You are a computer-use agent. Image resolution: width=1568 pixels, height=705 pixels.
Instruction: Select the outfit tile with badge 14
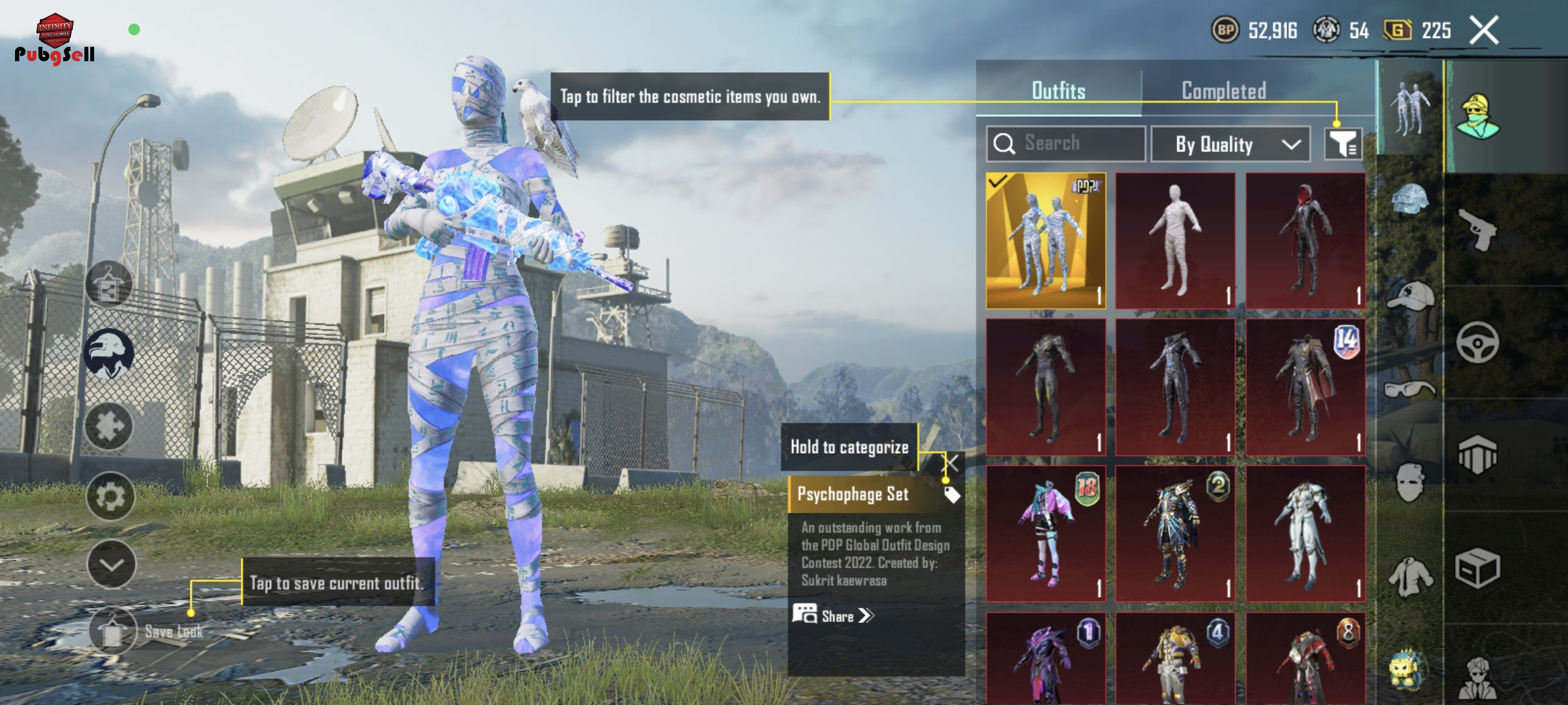pos(1305,388)
